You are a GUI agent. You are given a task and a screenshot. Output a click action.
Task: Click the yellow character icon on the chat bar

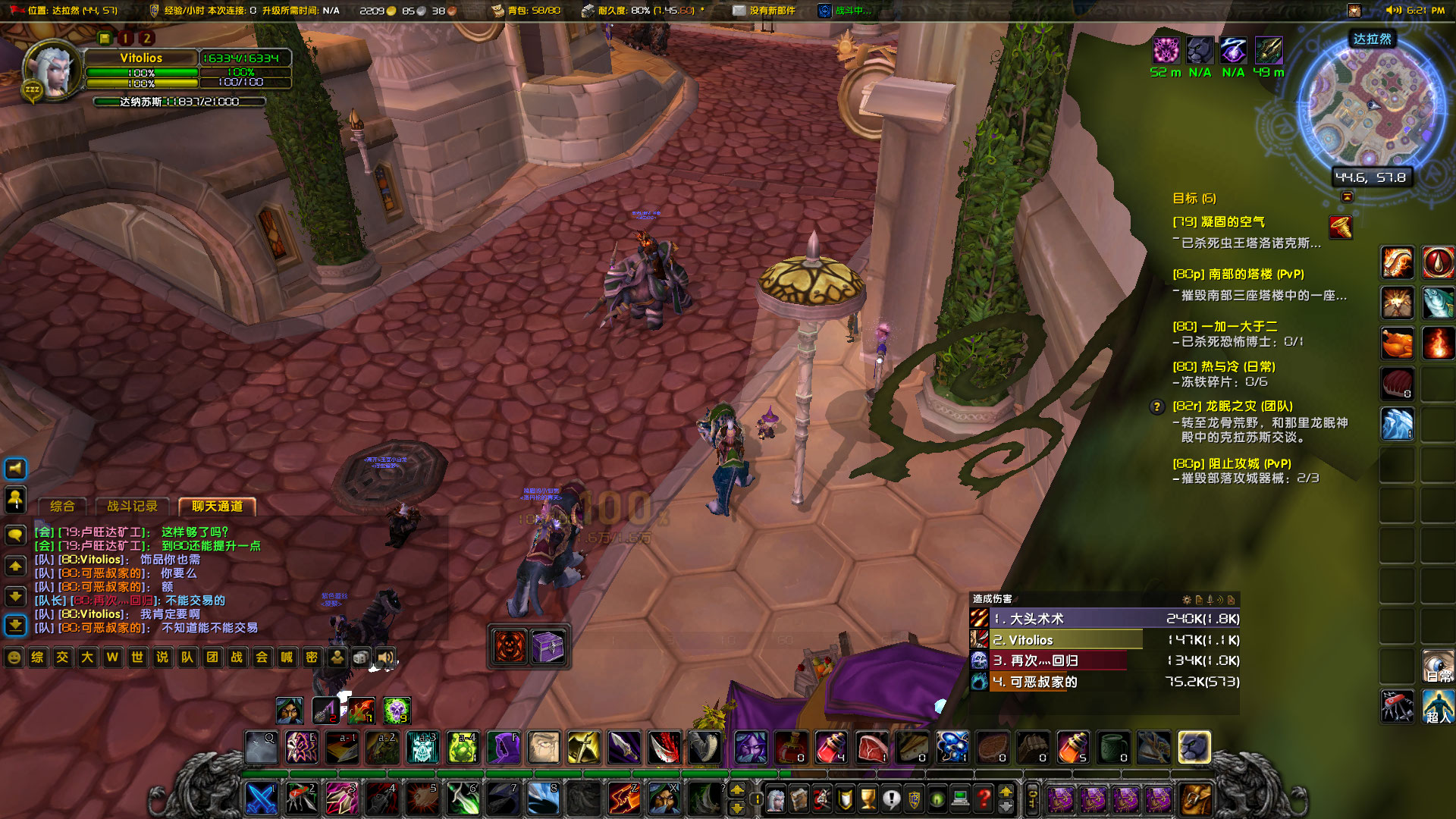(x=338, y=657)
